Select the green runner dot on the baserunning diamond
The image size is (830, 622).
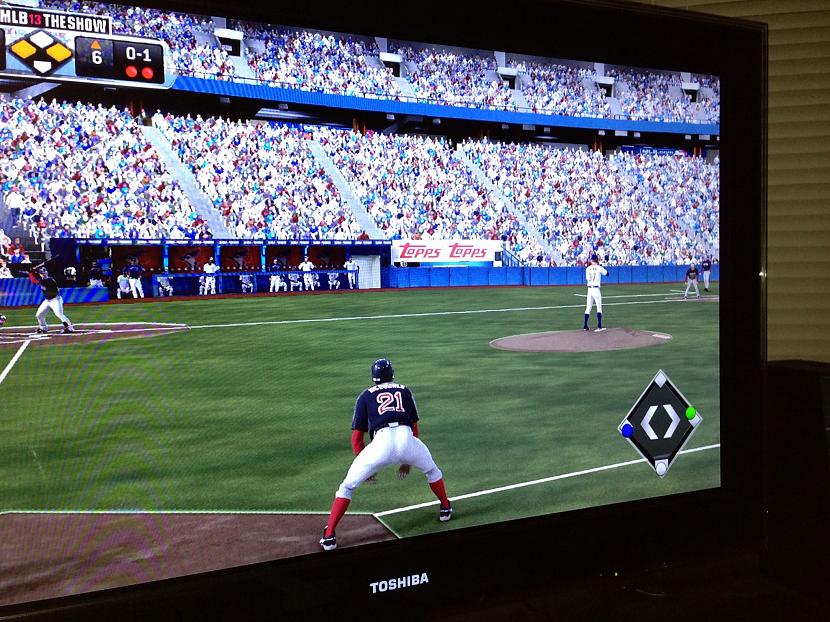point(690,413)
